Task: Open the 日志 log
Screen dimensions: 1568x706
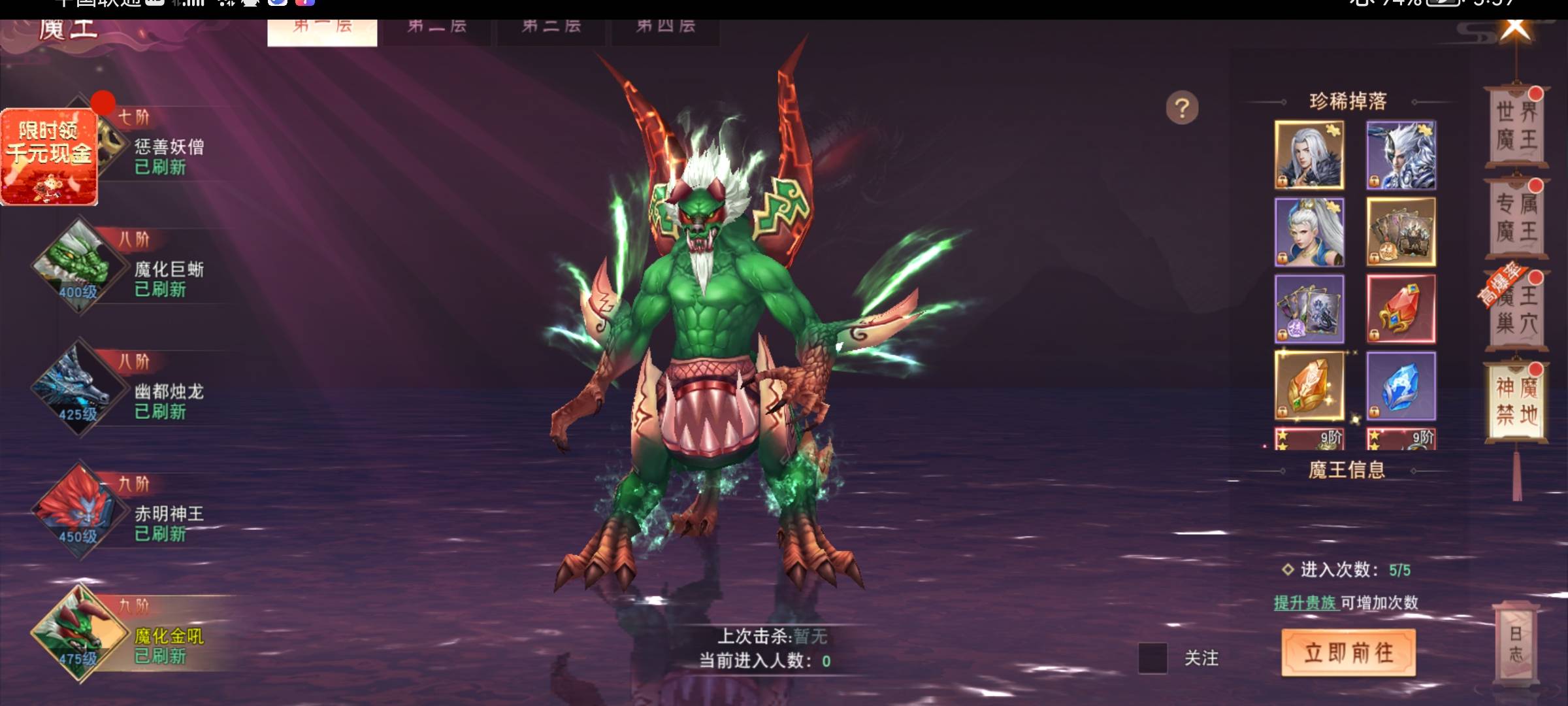Action: pos(1516,643)
